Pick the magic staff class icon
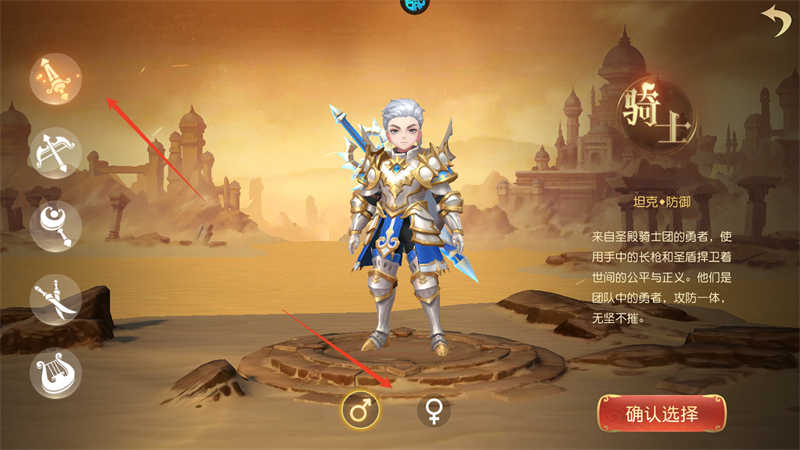The height and width of the screenshot is (450, 800). (x=54, y=226)
